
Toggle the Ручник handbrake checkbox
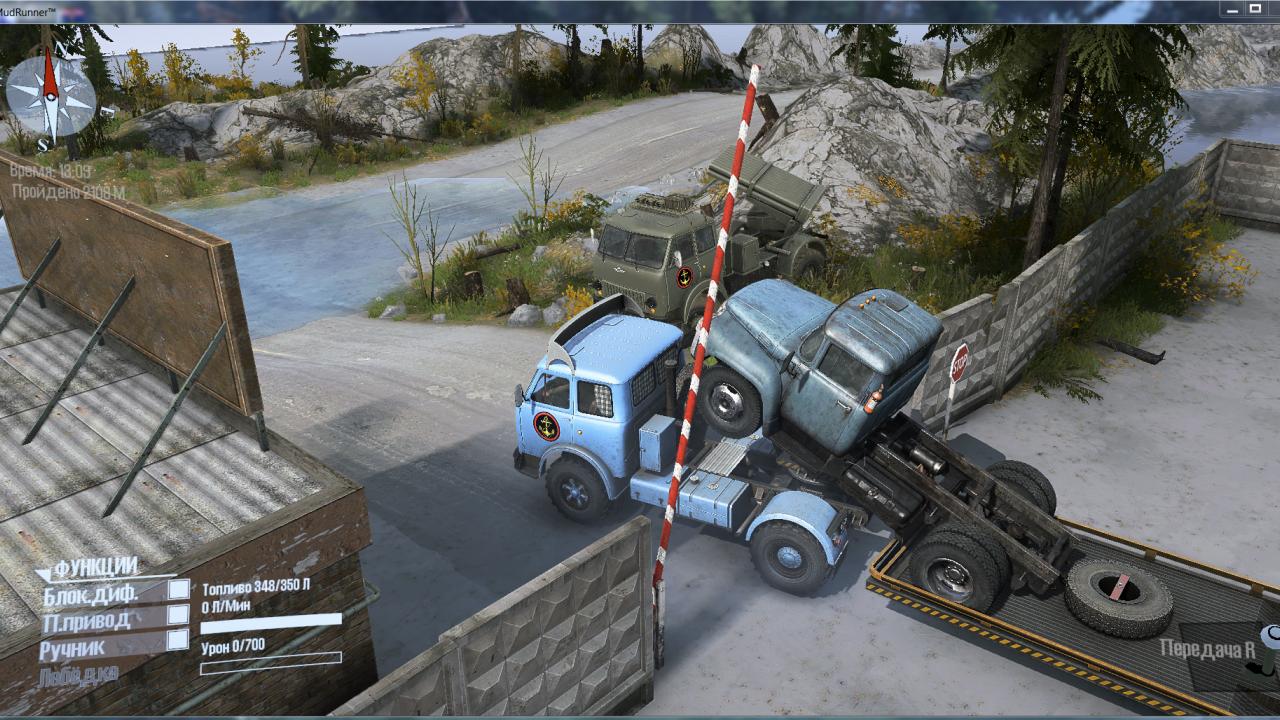(178, 640)
